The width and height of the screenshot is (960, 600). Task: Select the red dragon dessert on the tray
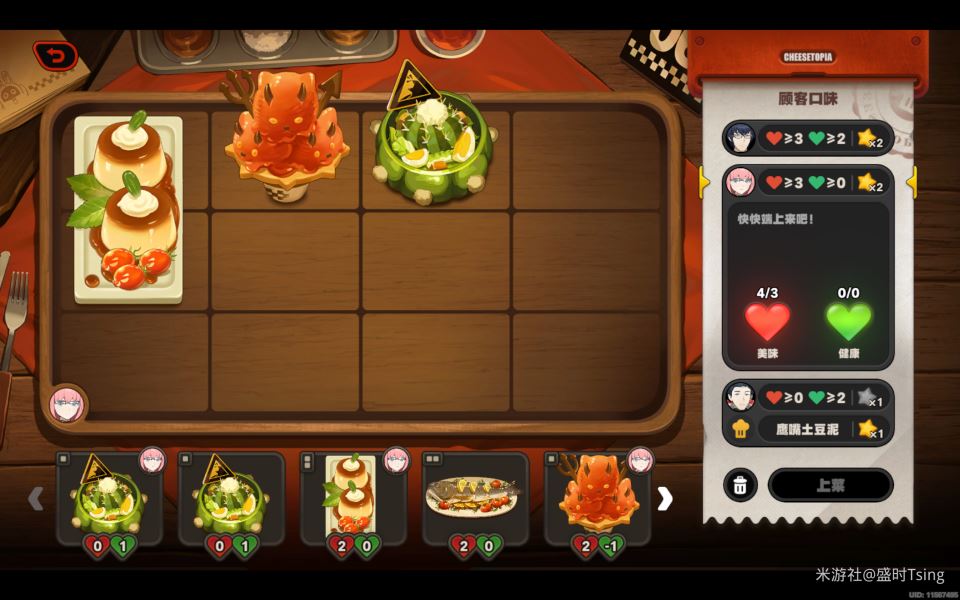pyautogui.click(x=285, y=135)
